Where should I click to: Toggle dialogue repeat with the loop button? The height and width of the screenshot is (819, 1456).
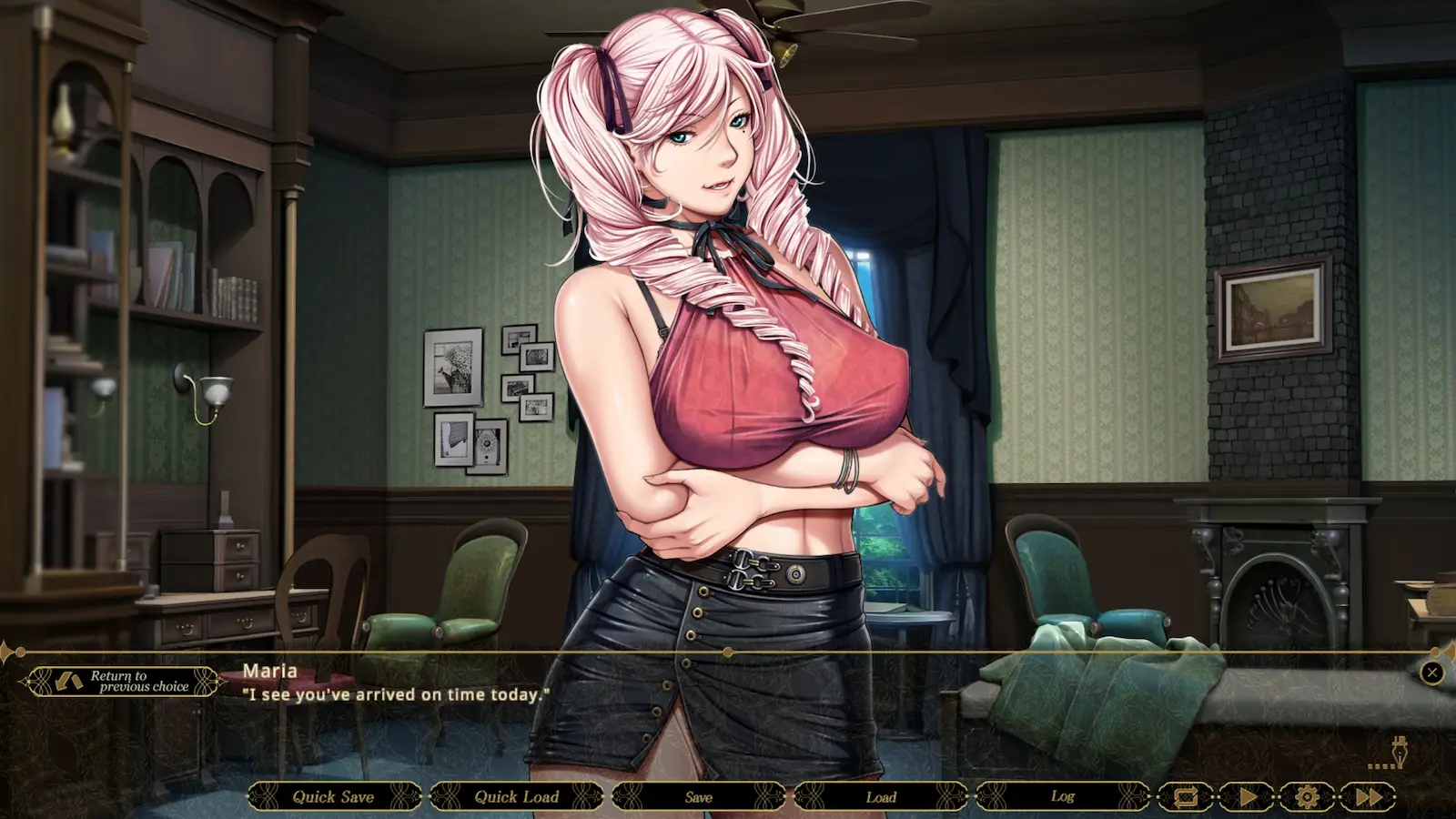1187,796
